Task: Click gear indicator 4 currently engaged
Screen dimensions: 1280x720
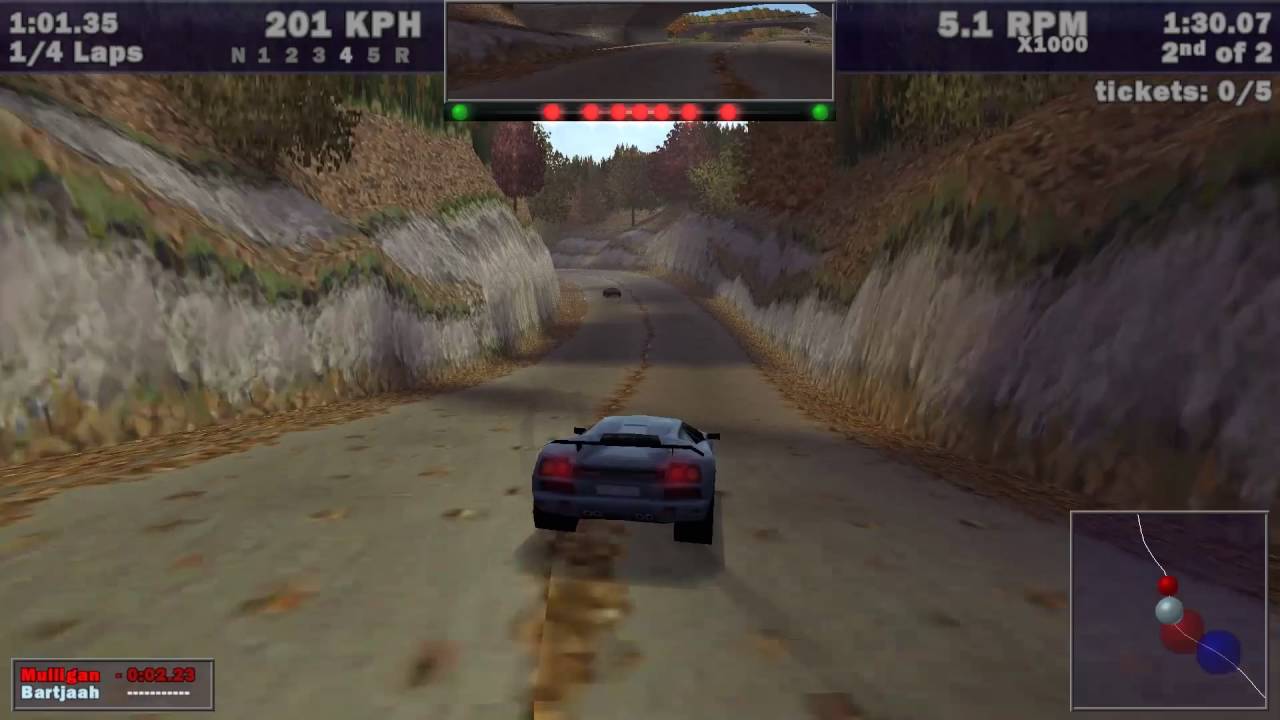Action: (346, 56)
